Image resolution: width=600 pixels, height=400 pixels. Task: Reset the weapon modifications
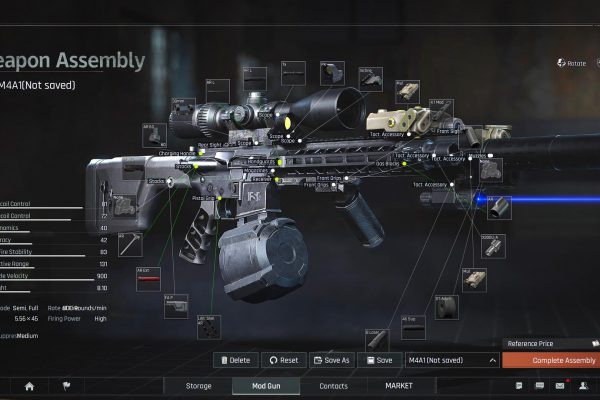tap(284, 360)
